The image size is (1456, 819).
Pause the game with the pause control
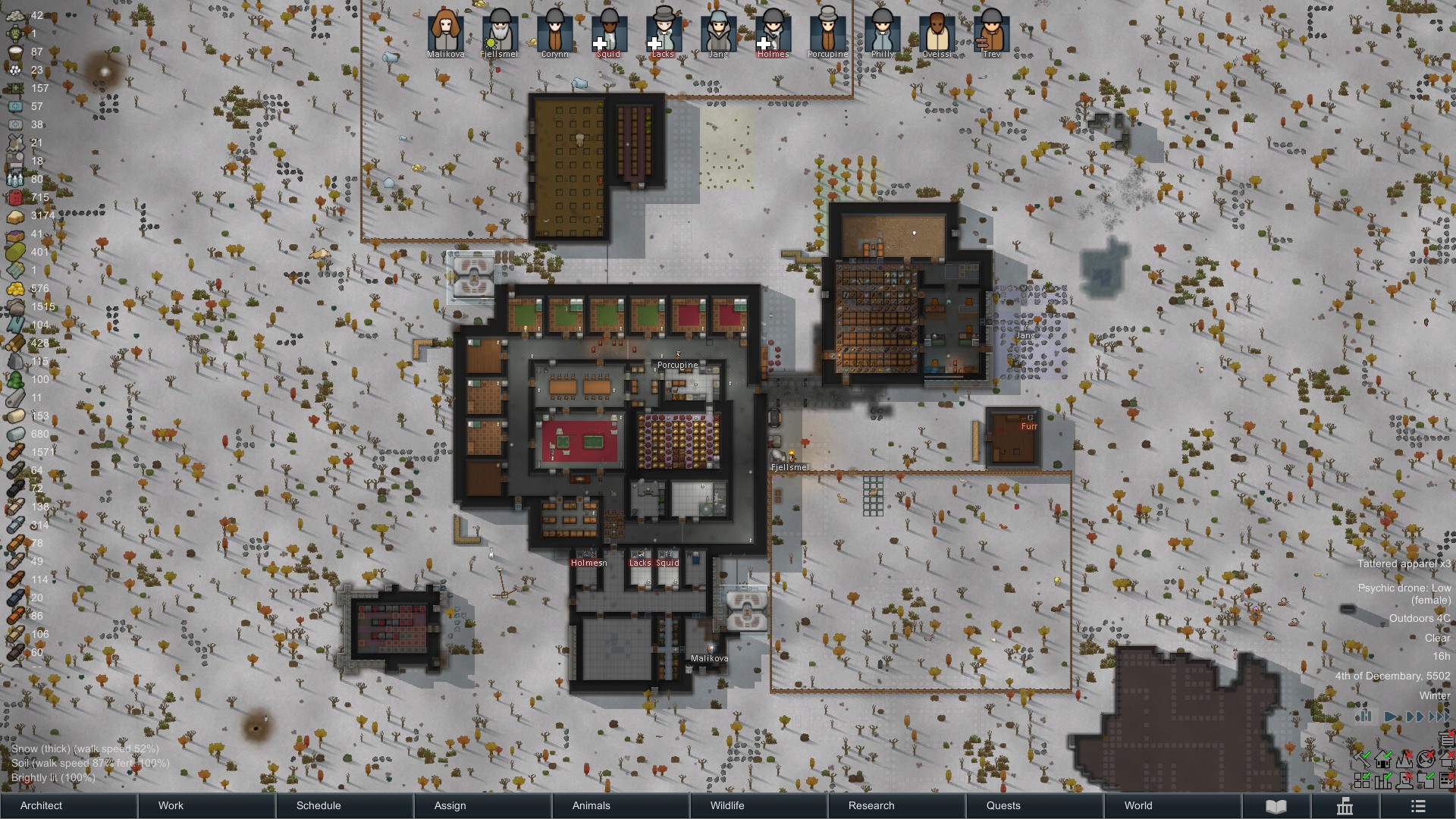tap(1365, 717)
